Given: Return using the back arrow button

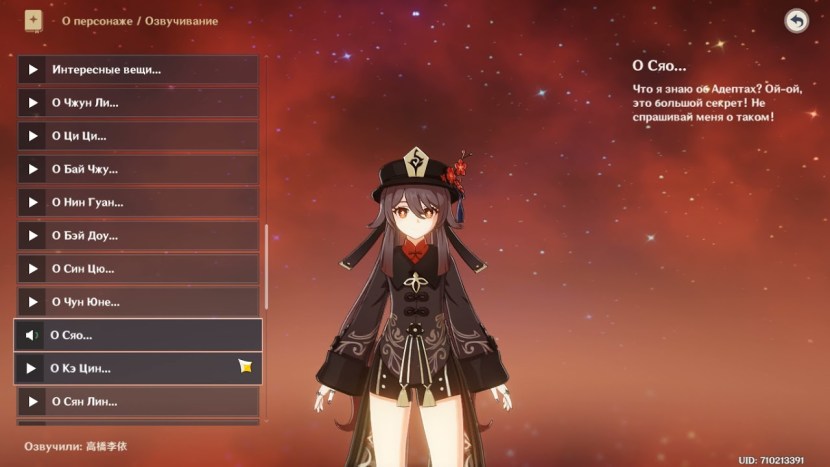Looking at the screenshot, I should [x=796, y=21].
